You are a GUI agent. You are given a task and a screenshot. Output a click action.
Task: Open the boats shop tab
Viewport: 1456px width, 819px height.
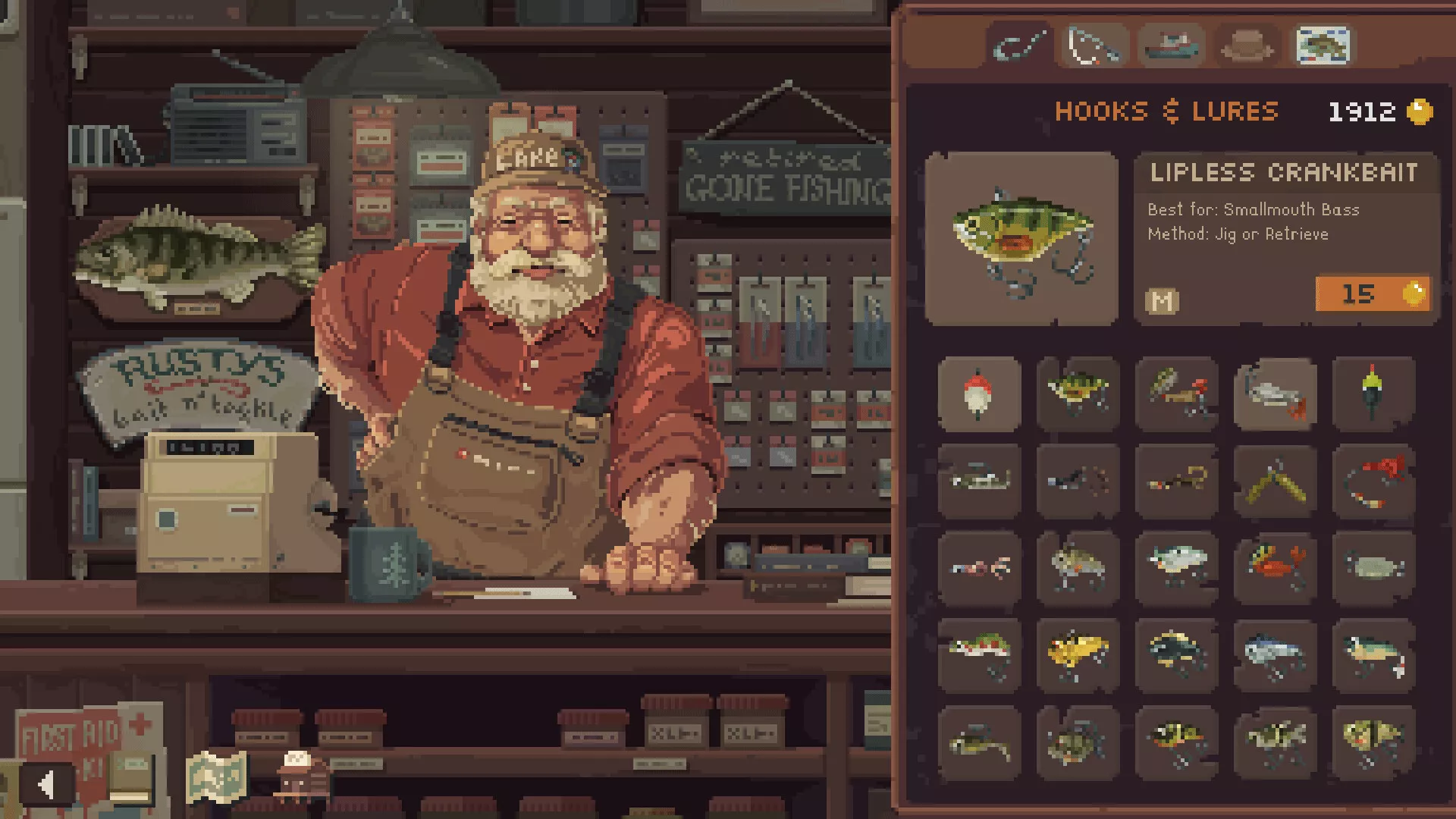1171,45
